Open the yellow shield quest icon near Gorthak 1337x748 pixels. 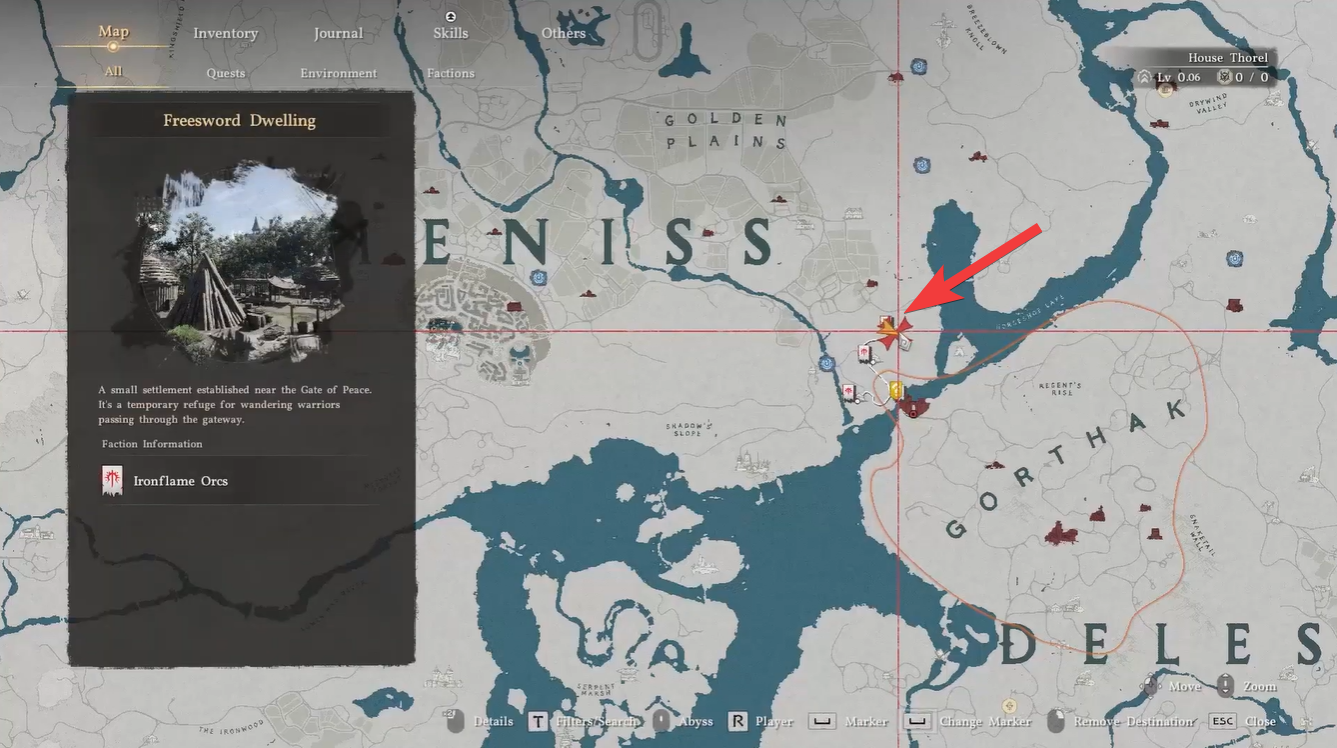coord(895,389)
